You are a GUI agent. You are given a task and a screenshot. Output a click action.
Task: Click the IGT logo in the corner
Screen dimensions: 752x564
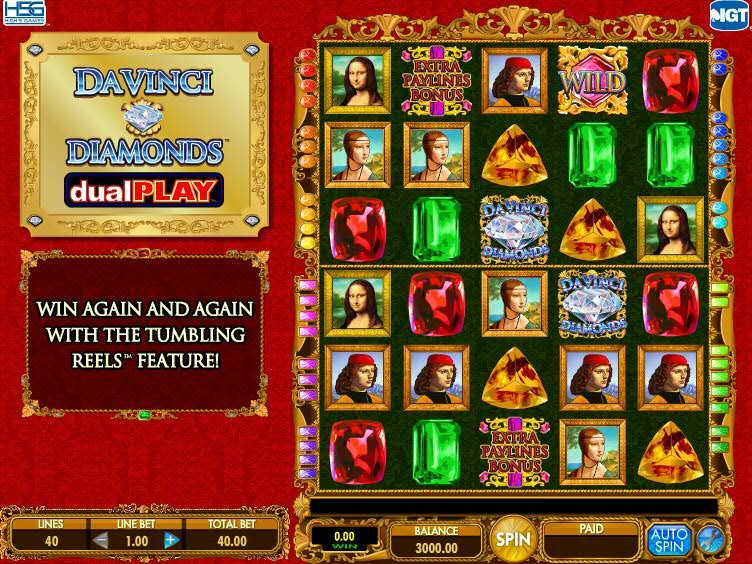tap(727, 13)
